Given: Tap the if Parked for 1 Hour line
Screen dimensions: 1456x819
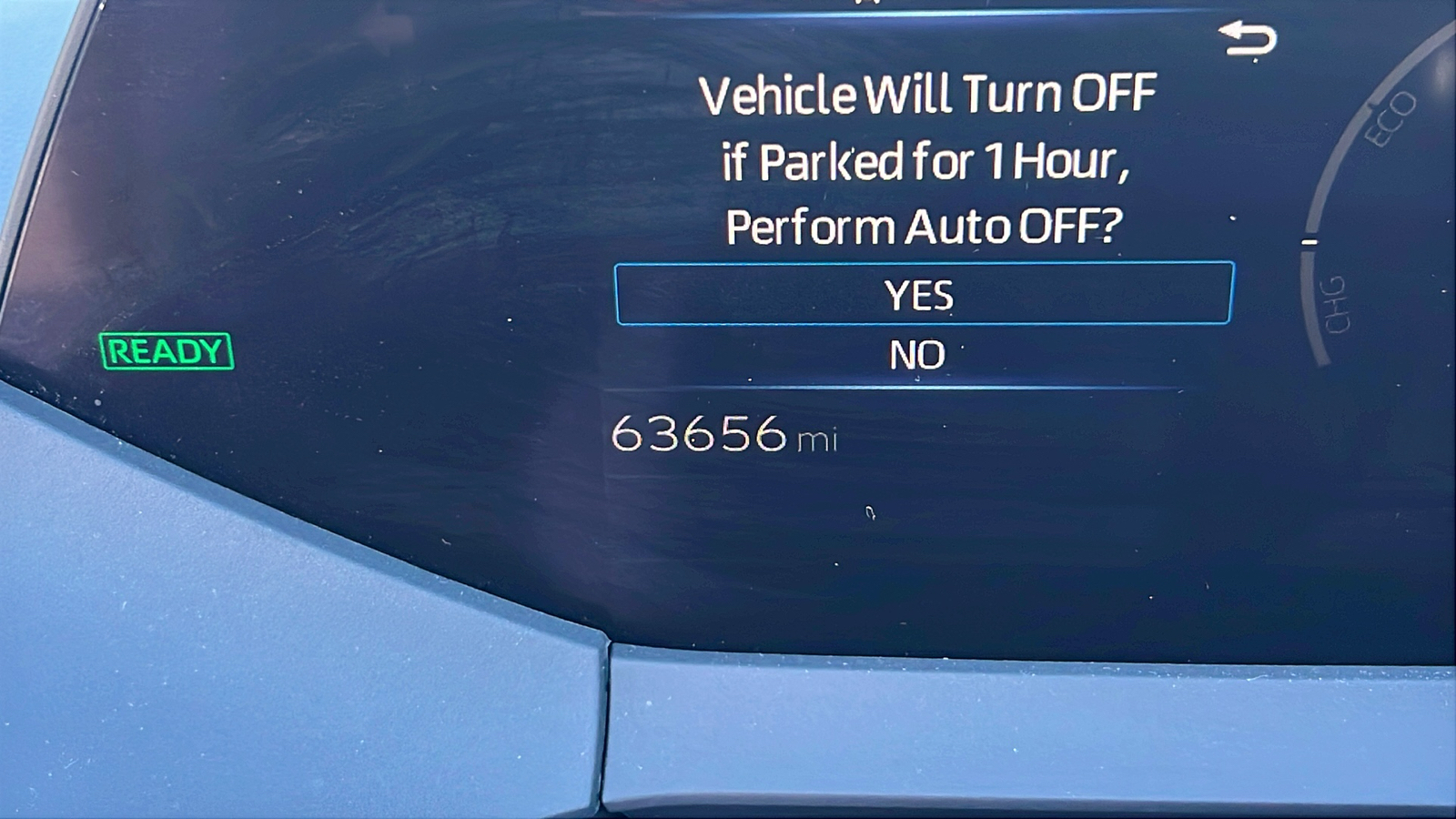Looking at the screenshot, I should pos(926,160).
